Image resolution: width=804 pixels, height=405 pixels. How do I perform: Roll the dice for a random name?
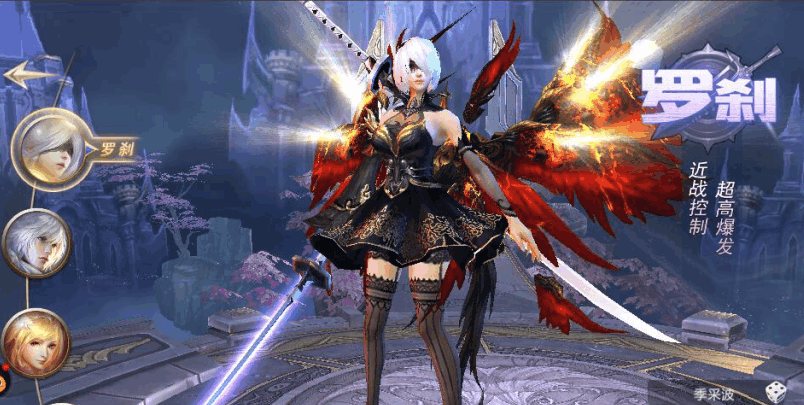(x=776, y=390)
